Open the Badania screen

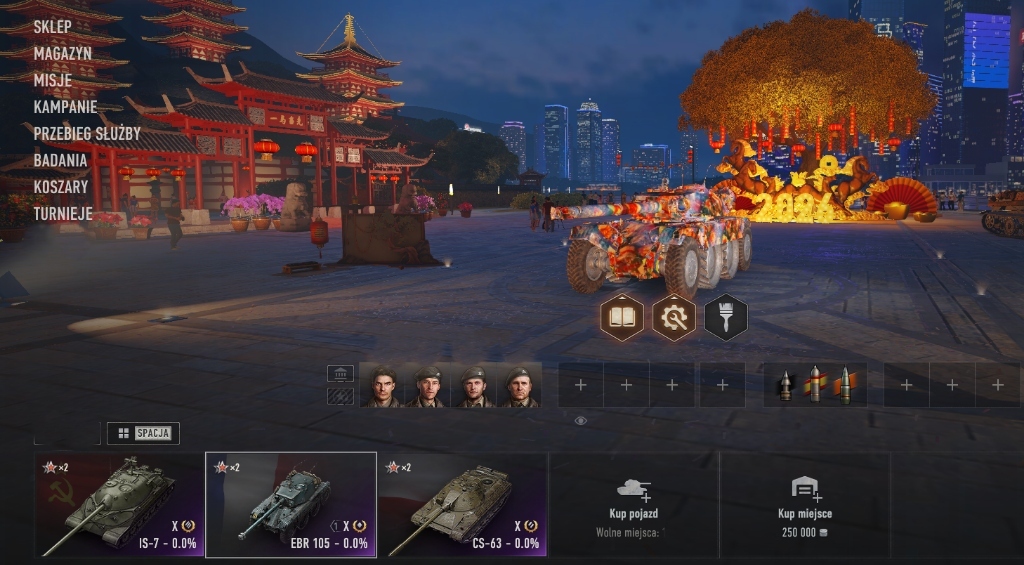(x=60, y=160)
